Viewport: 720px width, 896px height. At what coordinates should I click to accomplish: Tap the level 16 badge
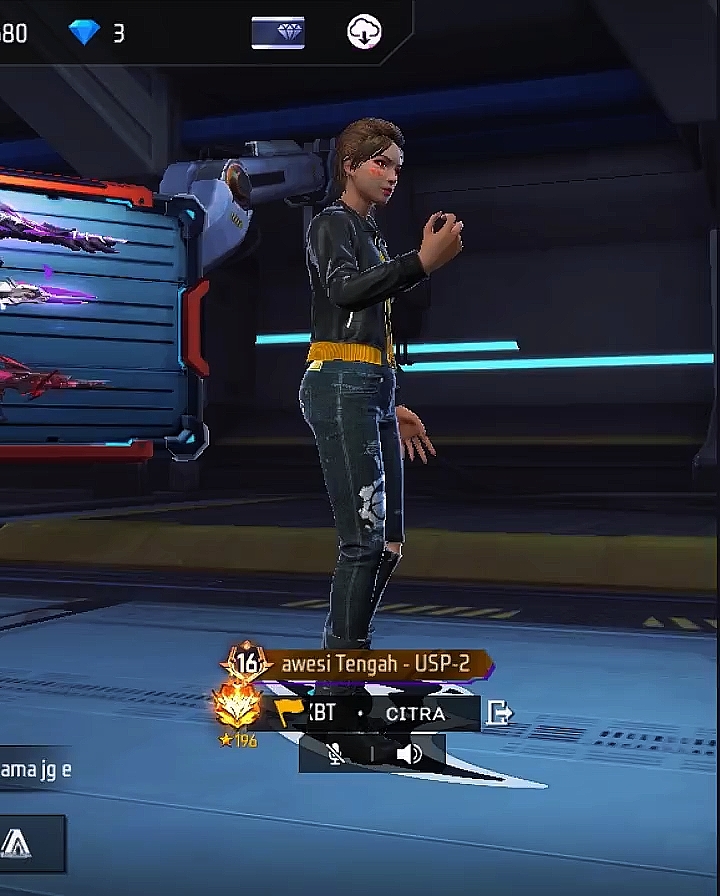click(246, 663)
